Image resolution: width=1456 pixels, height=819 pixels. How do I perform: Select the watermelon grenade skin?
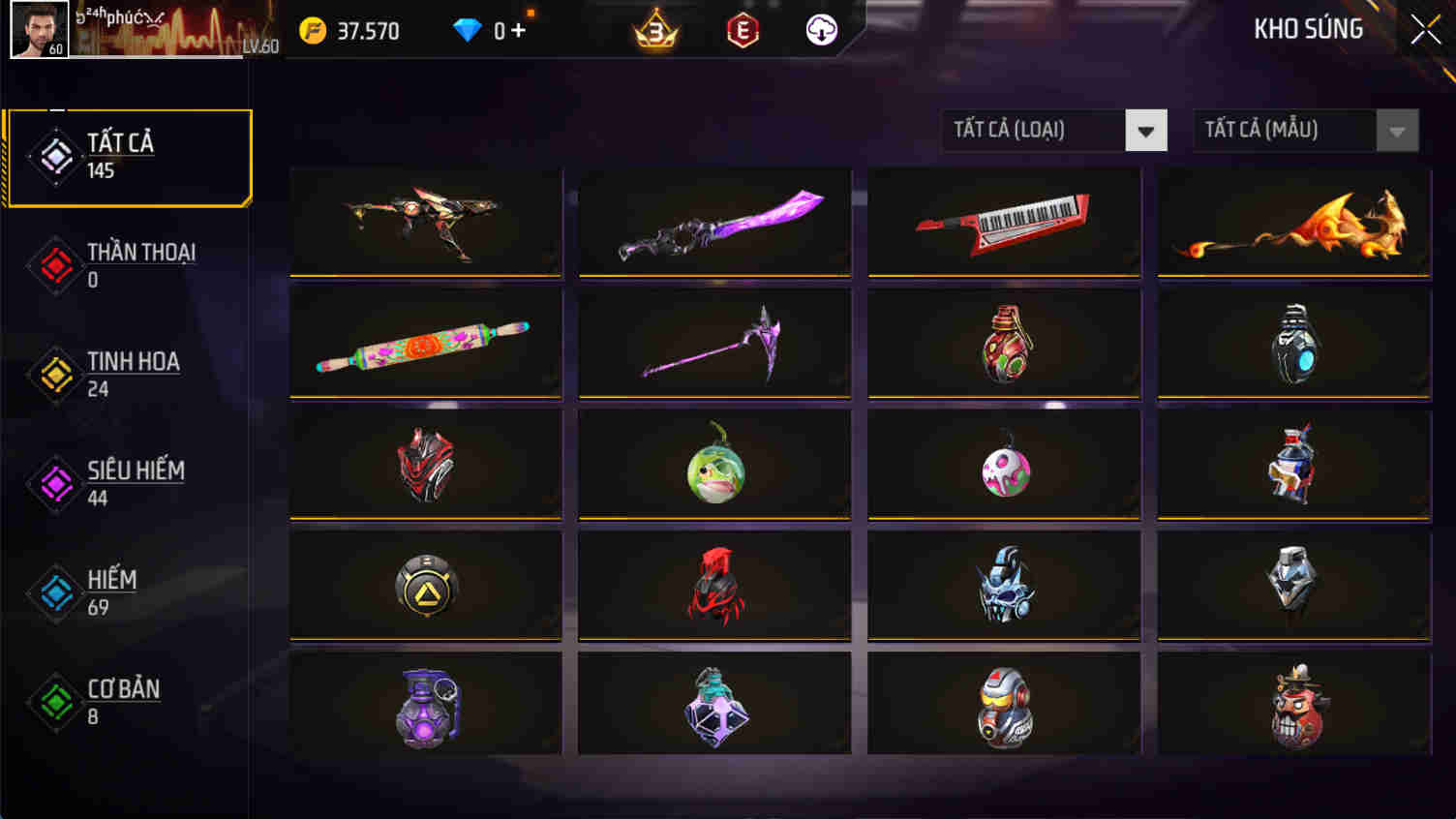click(714, 465)
